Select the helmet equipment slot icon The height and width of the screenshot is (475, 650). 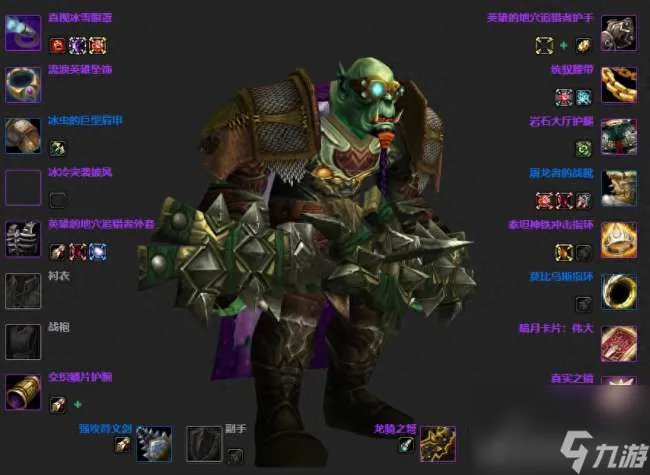click(22, 33)
